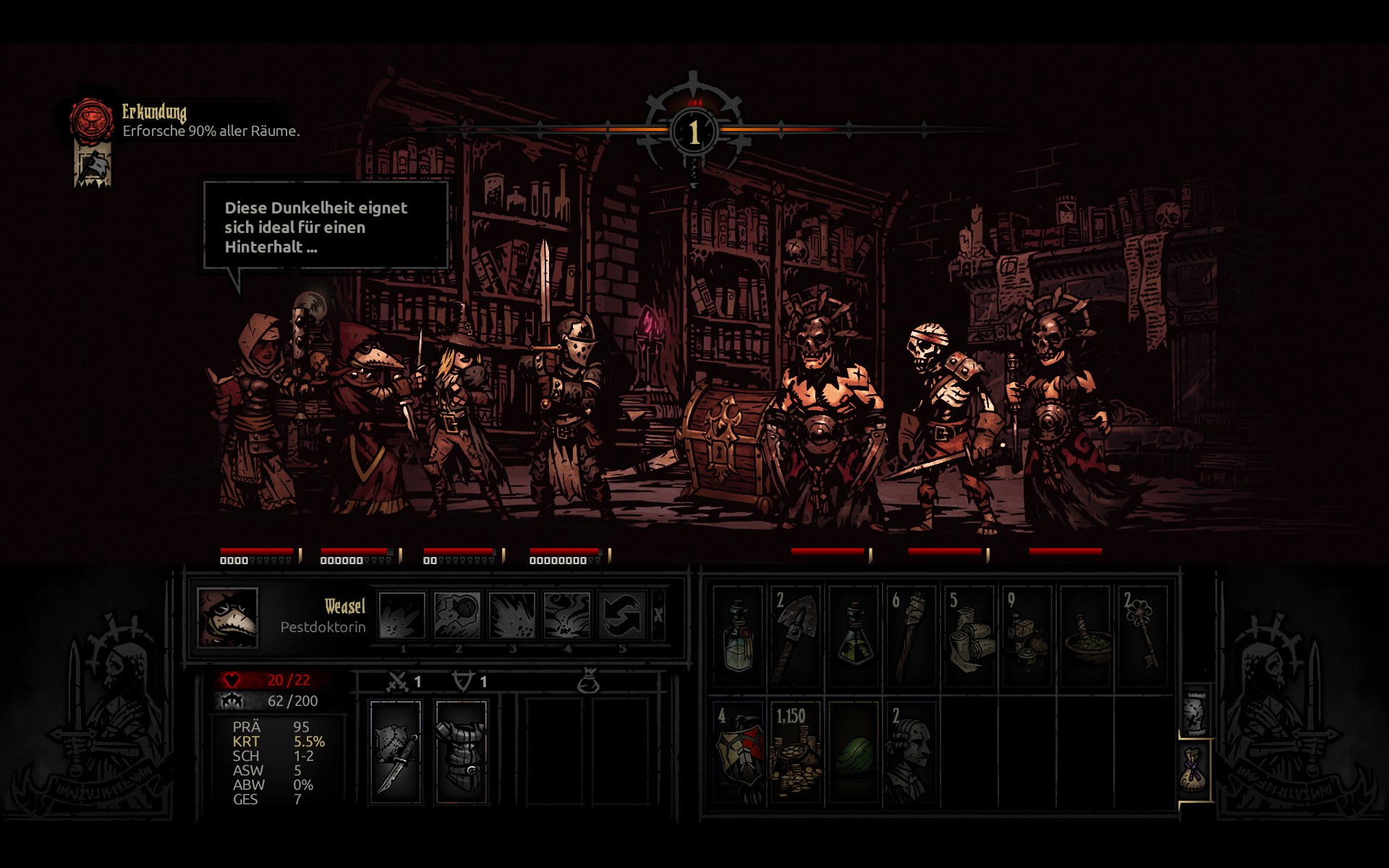Choose the third skill with the spray burst
The height and width of the screenshot is (868, 1389).
point(512,616)
